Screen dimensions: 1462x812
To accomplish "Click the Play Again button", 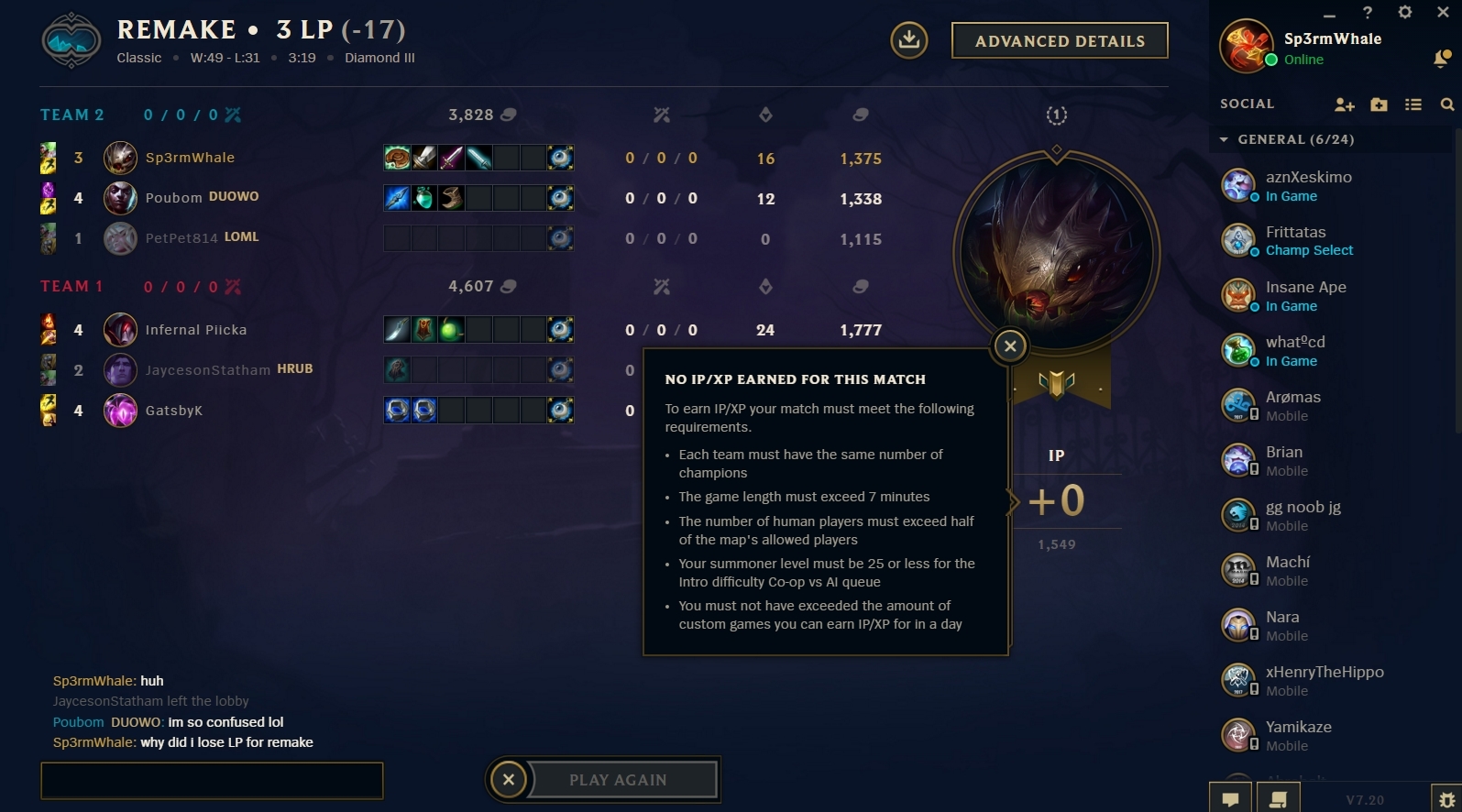I will point(619,779).
